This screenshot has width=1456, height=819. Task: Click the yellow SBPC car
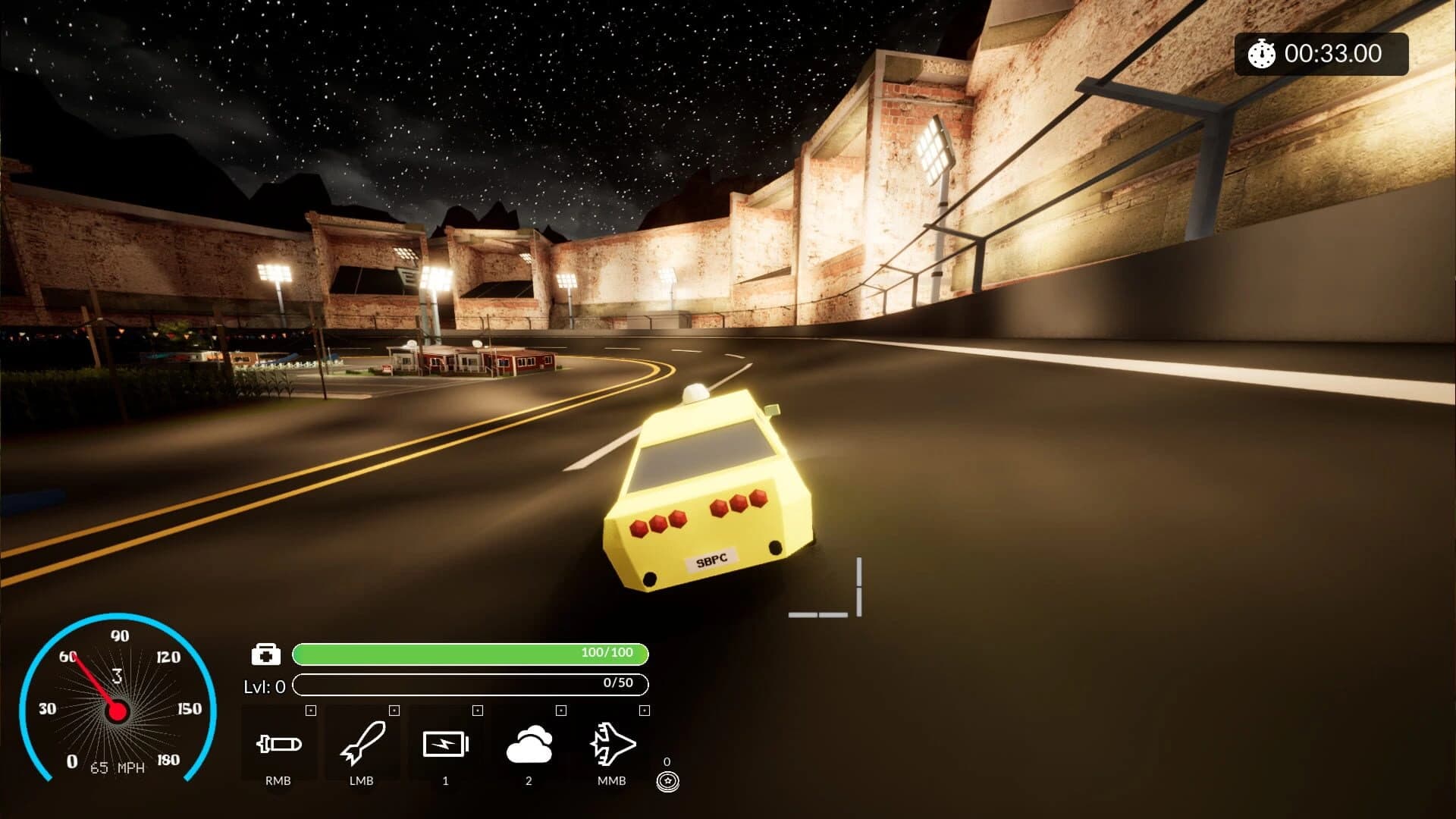[709, 500]
